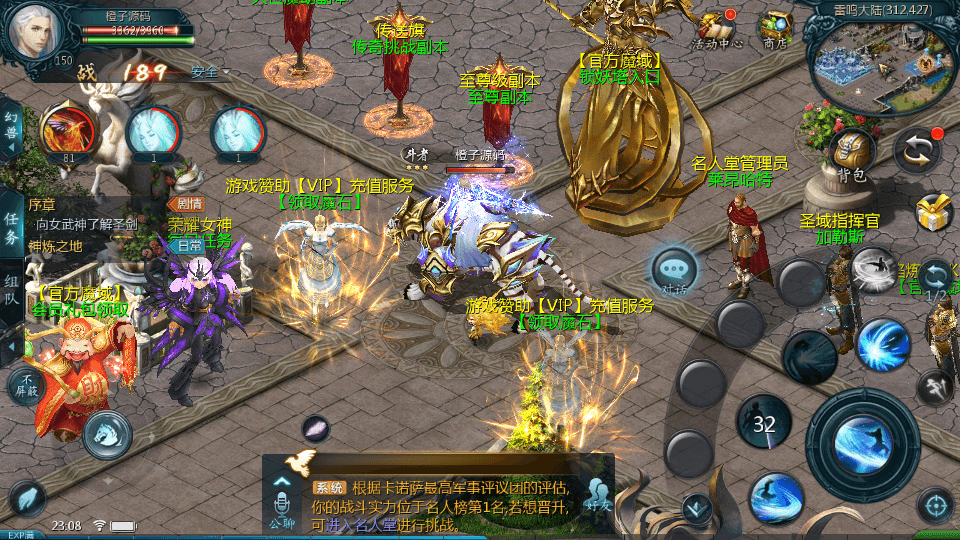Open the 安全 mode dropdown
The image size is (960, 540).
click(x=210, y=72)
